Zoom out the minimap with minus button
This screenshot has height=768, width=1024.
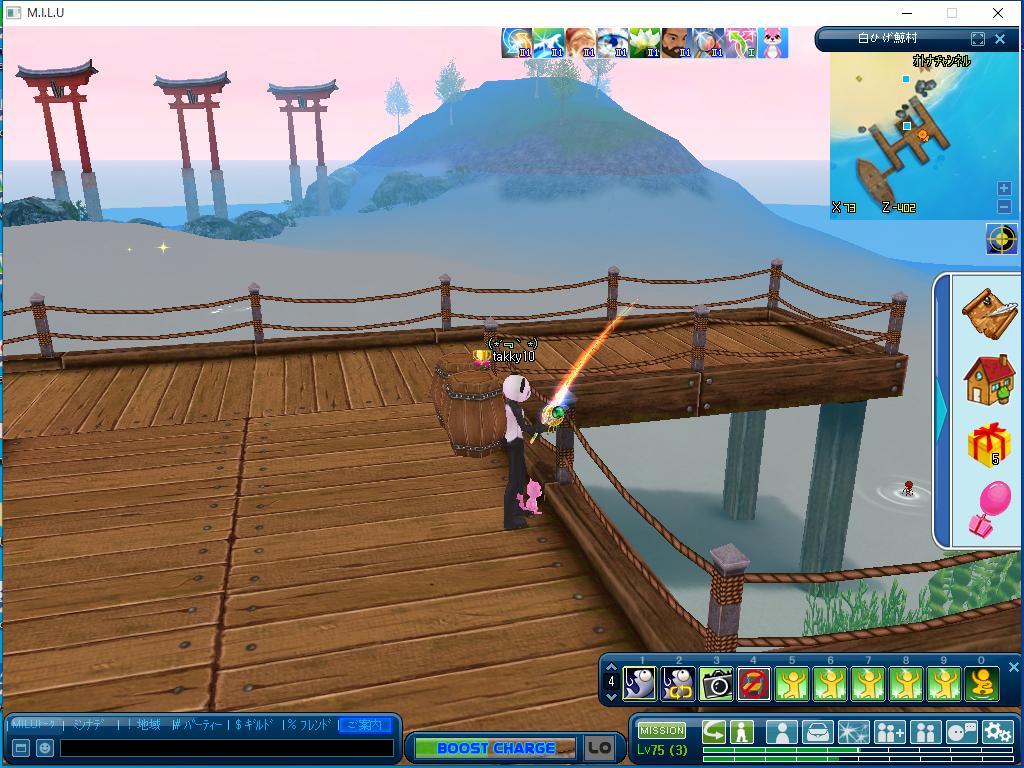click(1004, 206)
